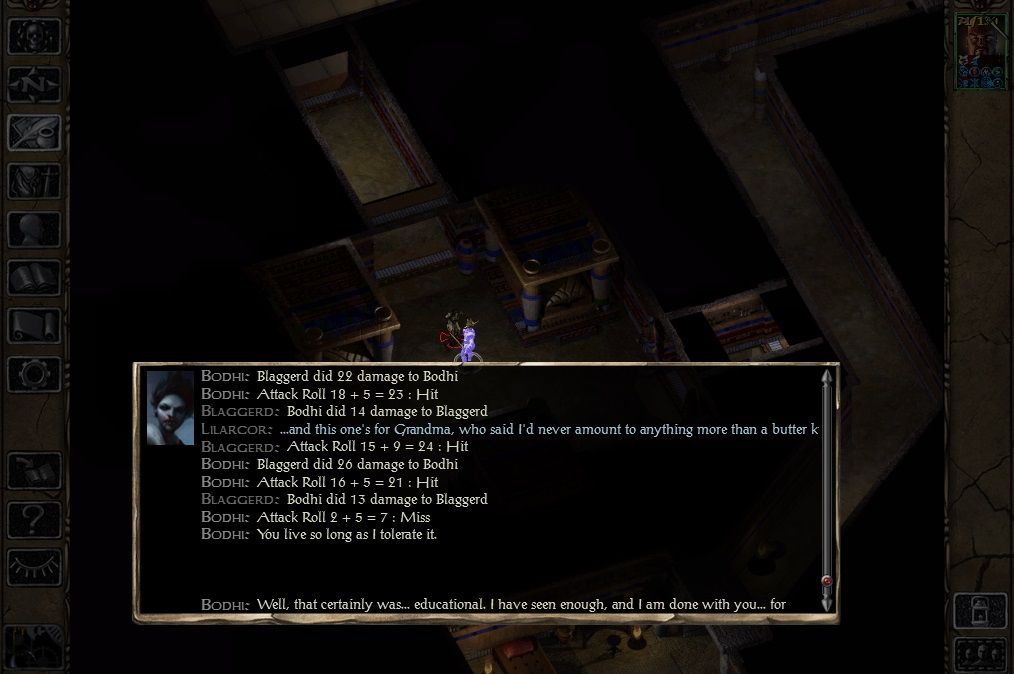
Task: Open the priest scroll screen
Action: pyautogui.click(x=34, y=325)
